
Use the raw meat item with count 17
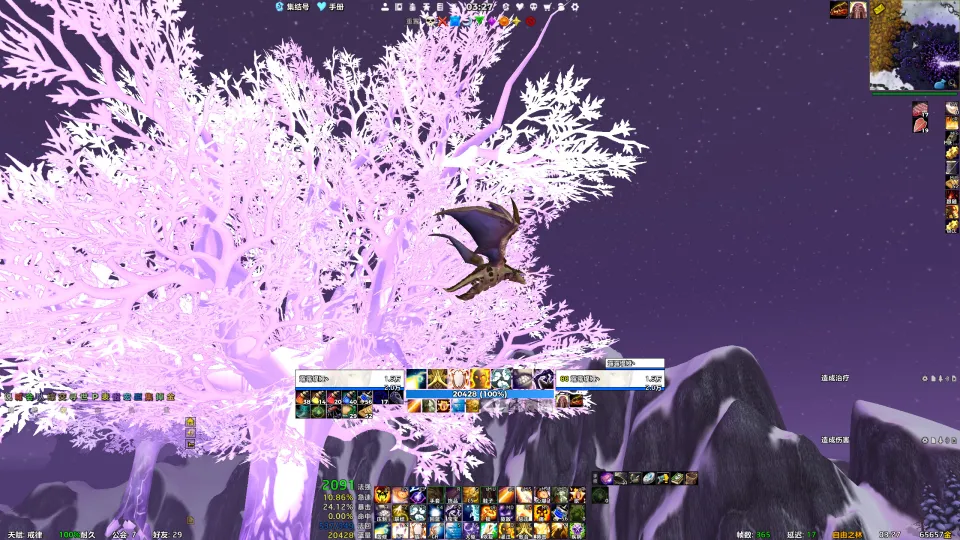pos(920,109)
